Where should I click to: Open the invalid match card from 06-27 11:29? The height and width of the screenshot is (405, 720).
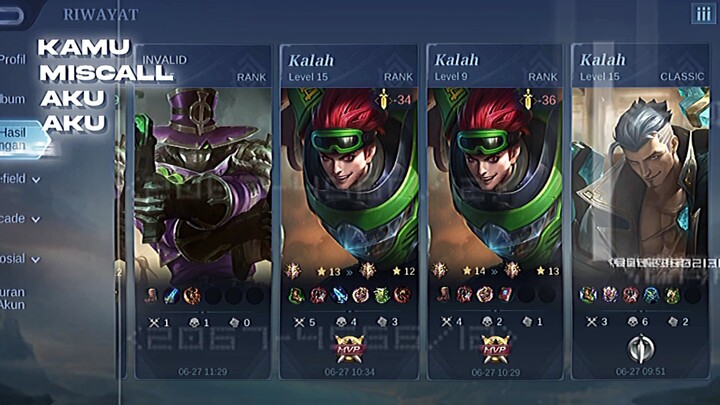click(x=202, y=210)
